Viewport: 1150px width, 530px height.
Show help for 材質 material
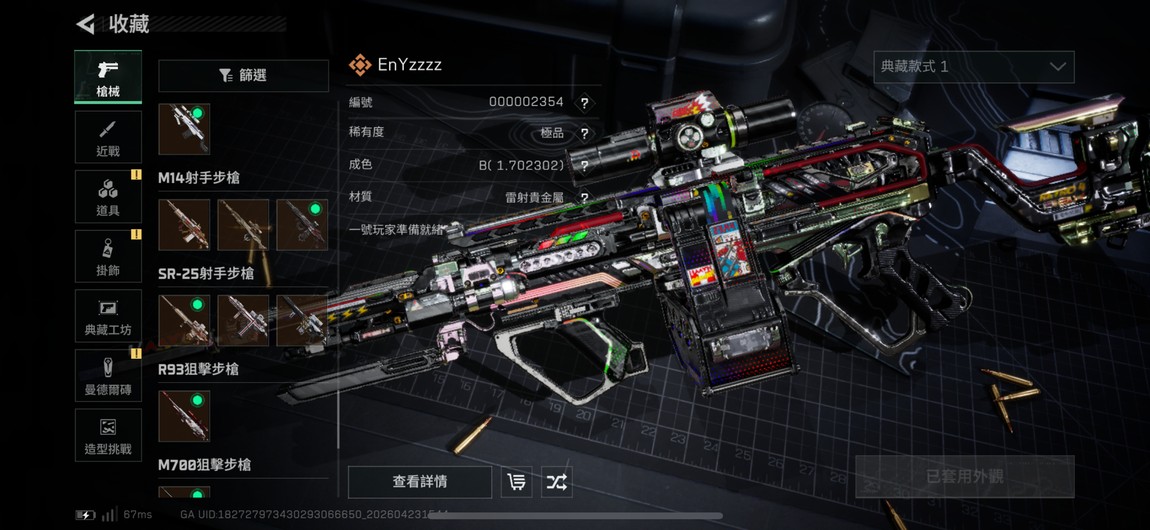coord(585,198)
